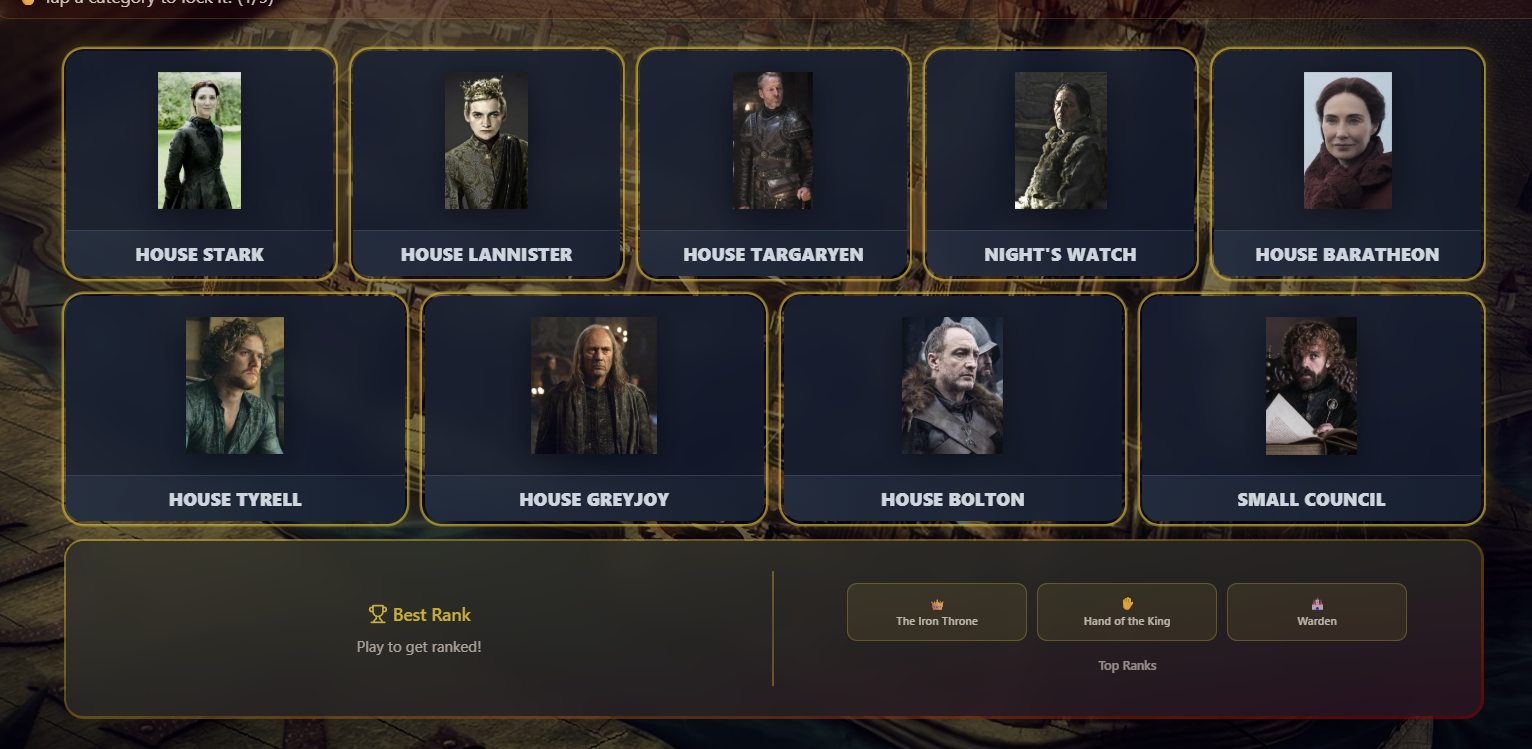Lock in the Night's Watch category
Viewport: 1532px width, 749px height.
(1060, 164)
